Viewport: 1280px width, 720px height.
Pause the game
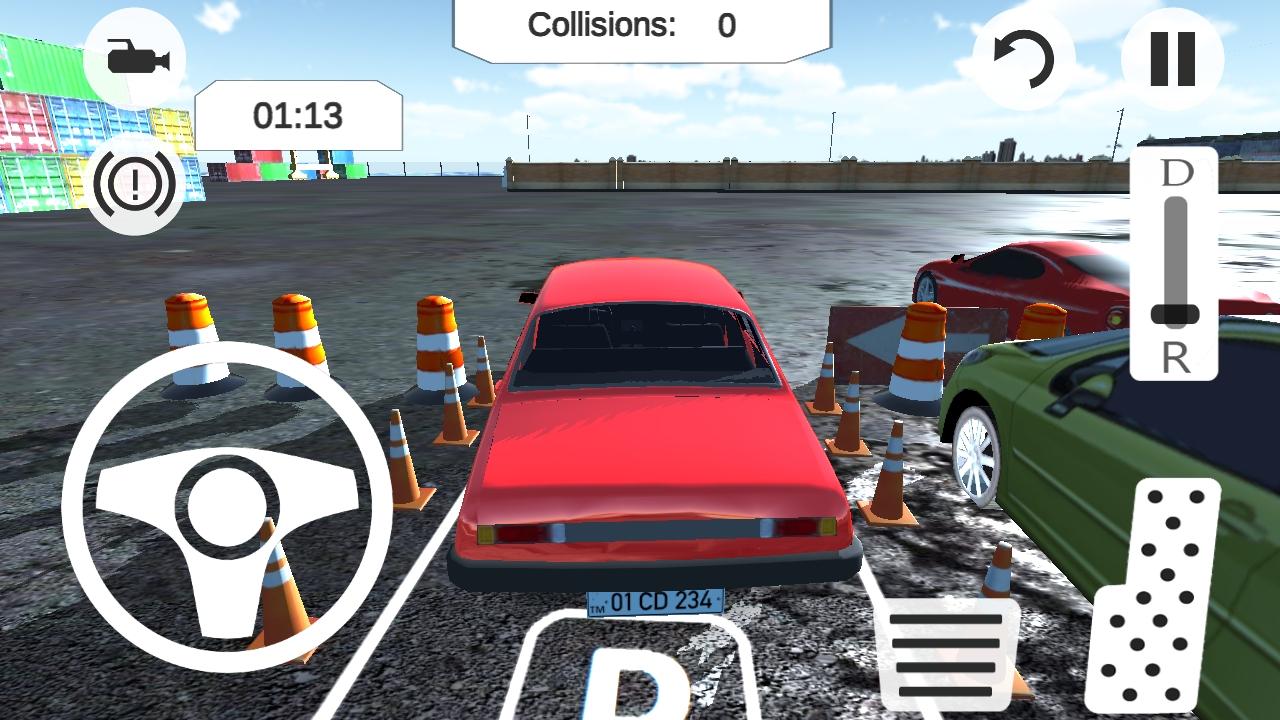point(1172,59)
